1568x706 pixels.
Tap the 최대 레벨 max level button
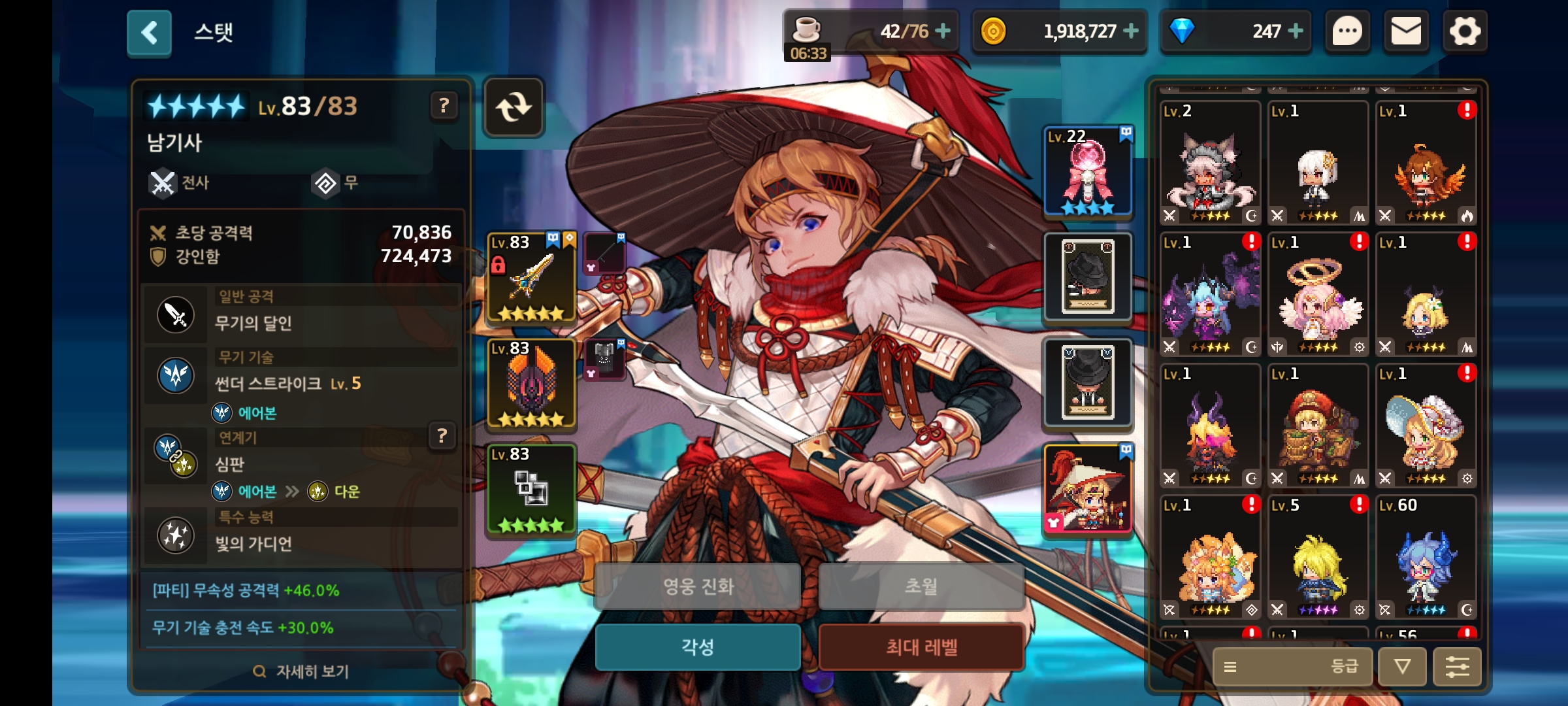(921, 647)
